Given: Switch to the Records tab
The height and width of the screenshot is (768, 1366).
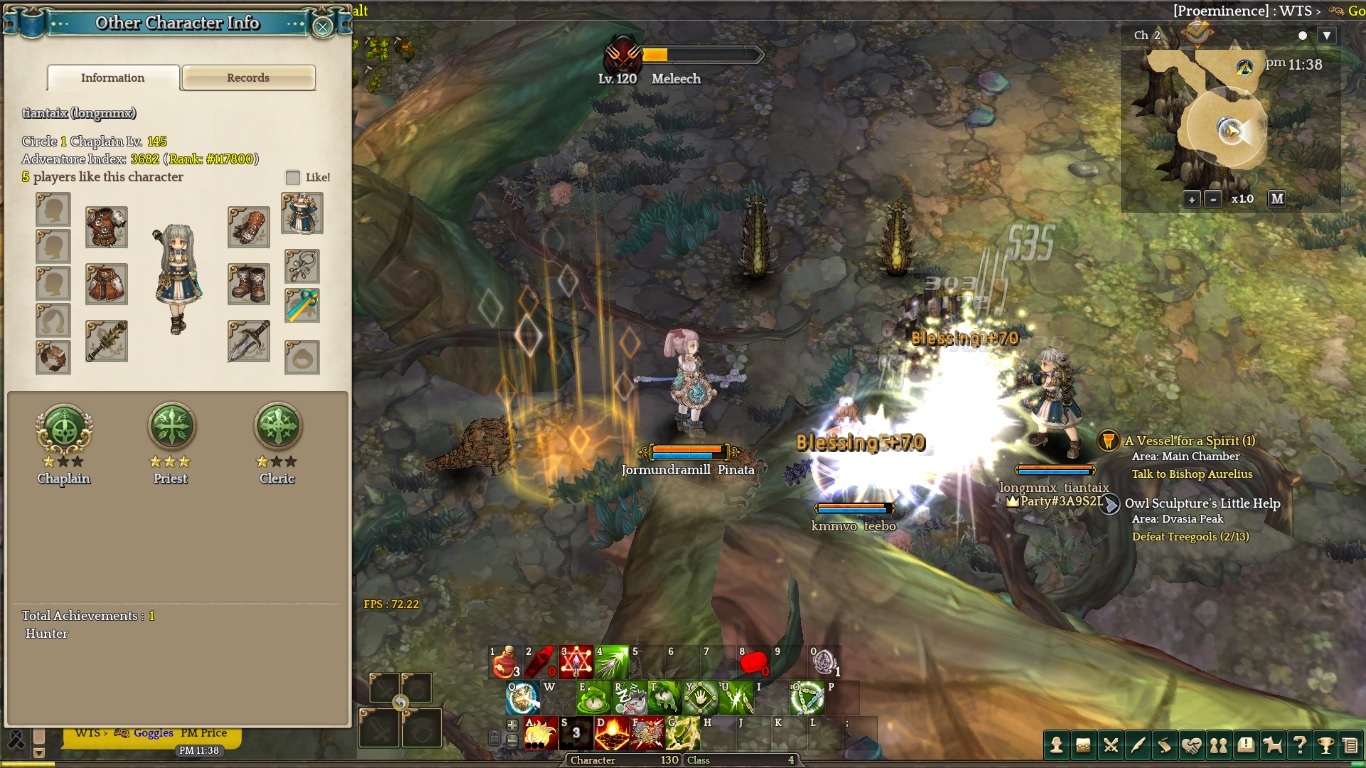Looking at the screenshot, I should [248, 78].
